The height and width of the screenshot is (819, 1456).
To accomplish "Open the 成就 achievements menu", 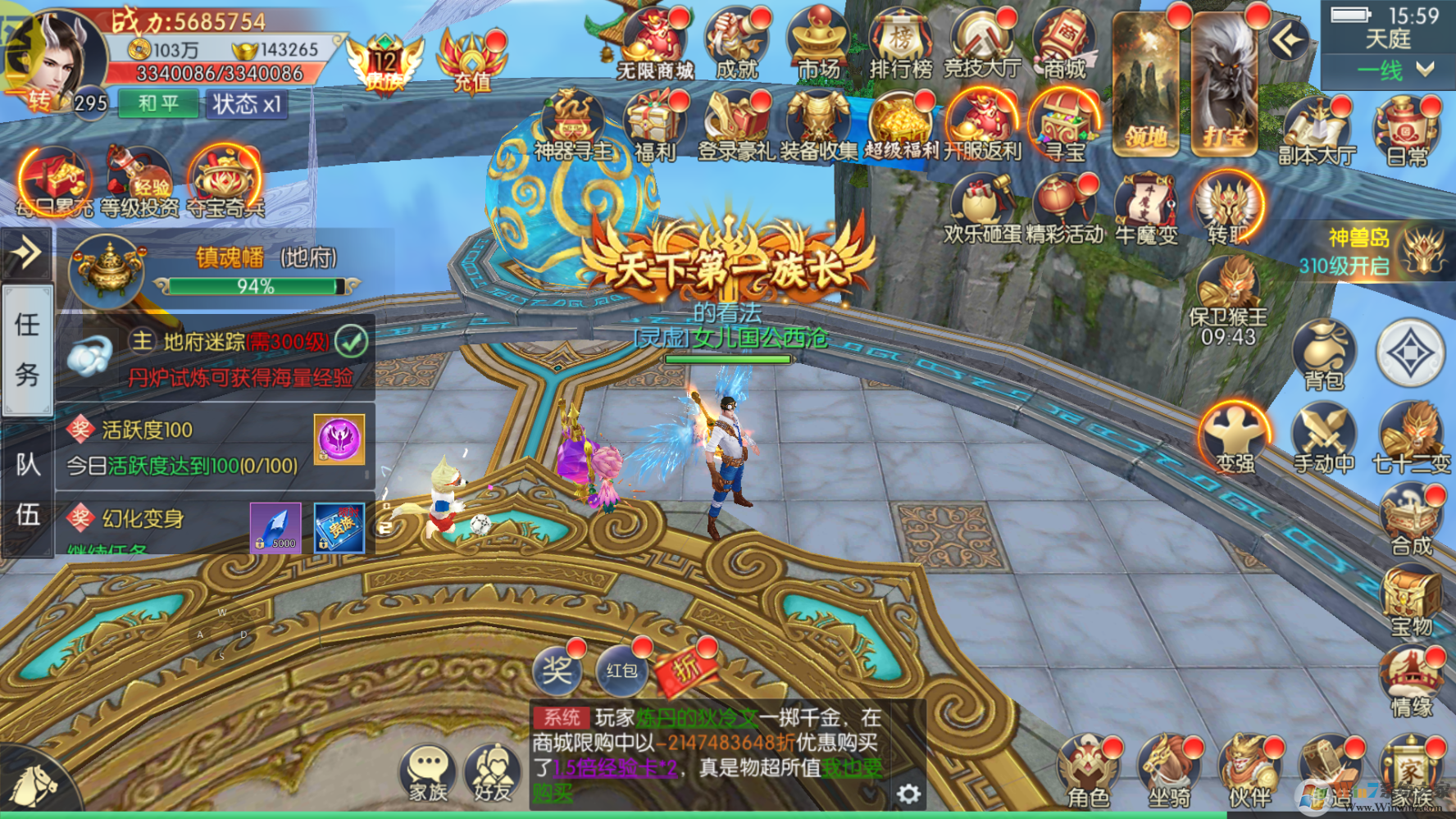I will (x=737, y=45).
